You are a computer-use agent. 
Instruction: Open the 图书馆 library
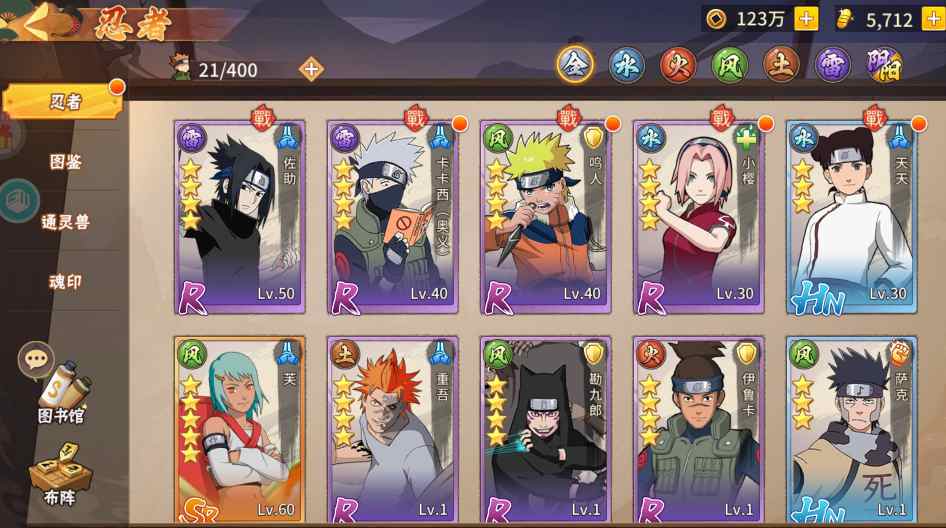click(62, 392)
